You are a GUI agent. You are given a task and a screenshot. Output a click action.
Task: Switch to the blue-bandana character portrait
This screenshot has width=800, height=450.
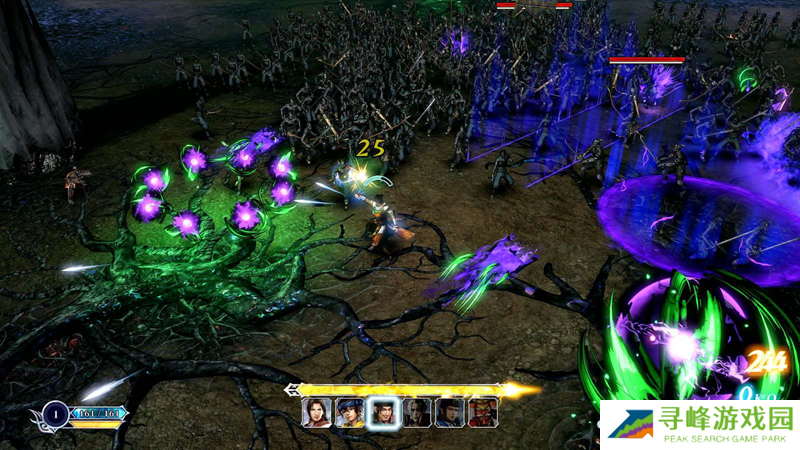(x=349, y=412)
